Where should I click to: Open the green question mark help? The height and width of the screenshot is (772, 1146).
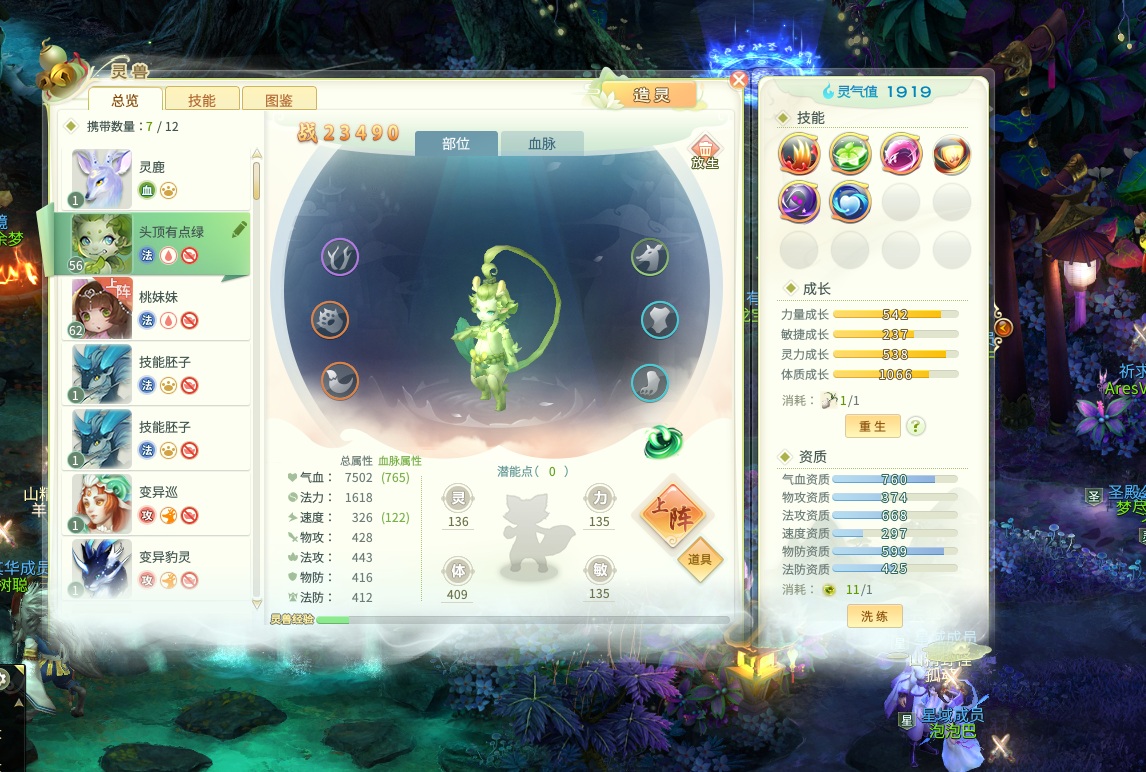point(915,426)
